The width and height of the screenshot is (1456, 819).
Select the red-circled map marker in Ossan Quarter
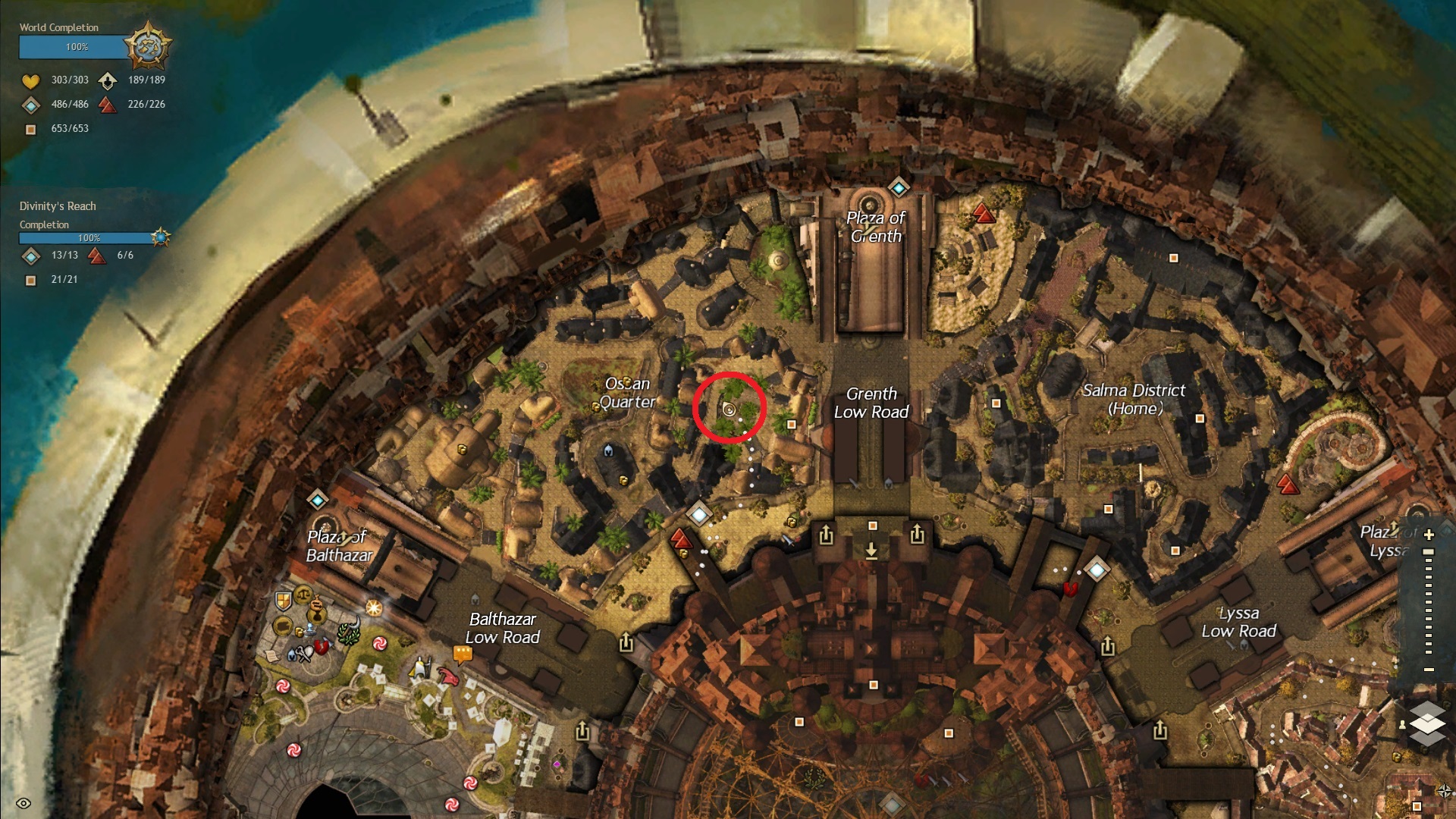[730, 409]
